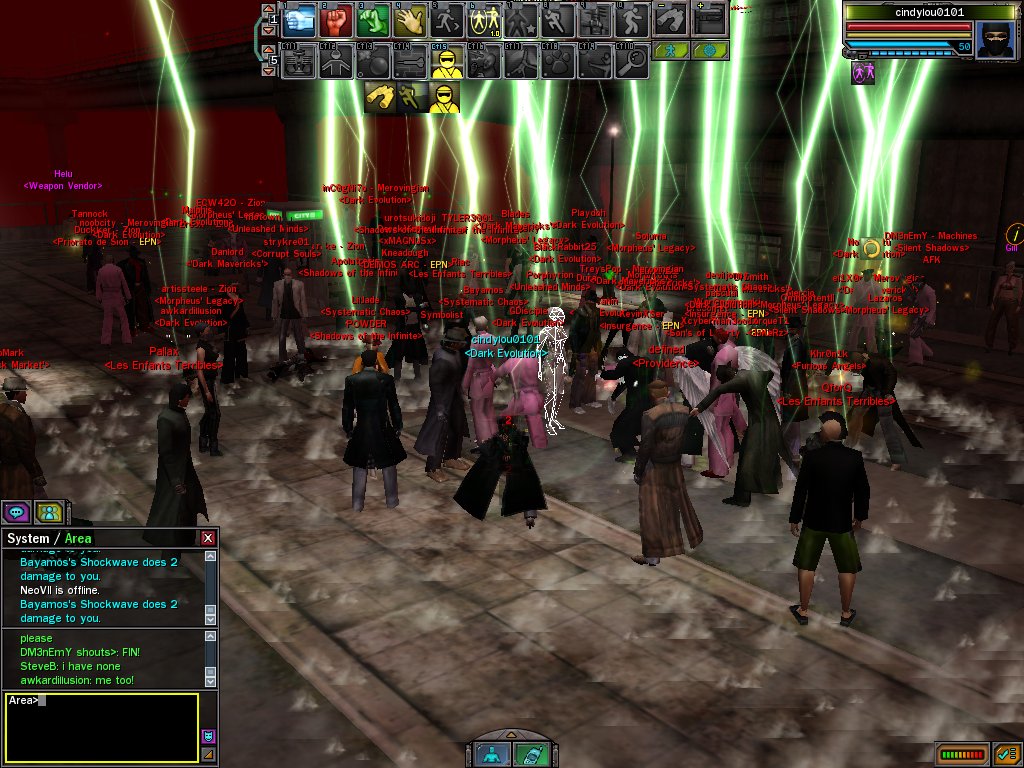The height and width of the screenshot is (768, 1024).
Task: Close the System / Area chat window
Action: tap(208, 538)
